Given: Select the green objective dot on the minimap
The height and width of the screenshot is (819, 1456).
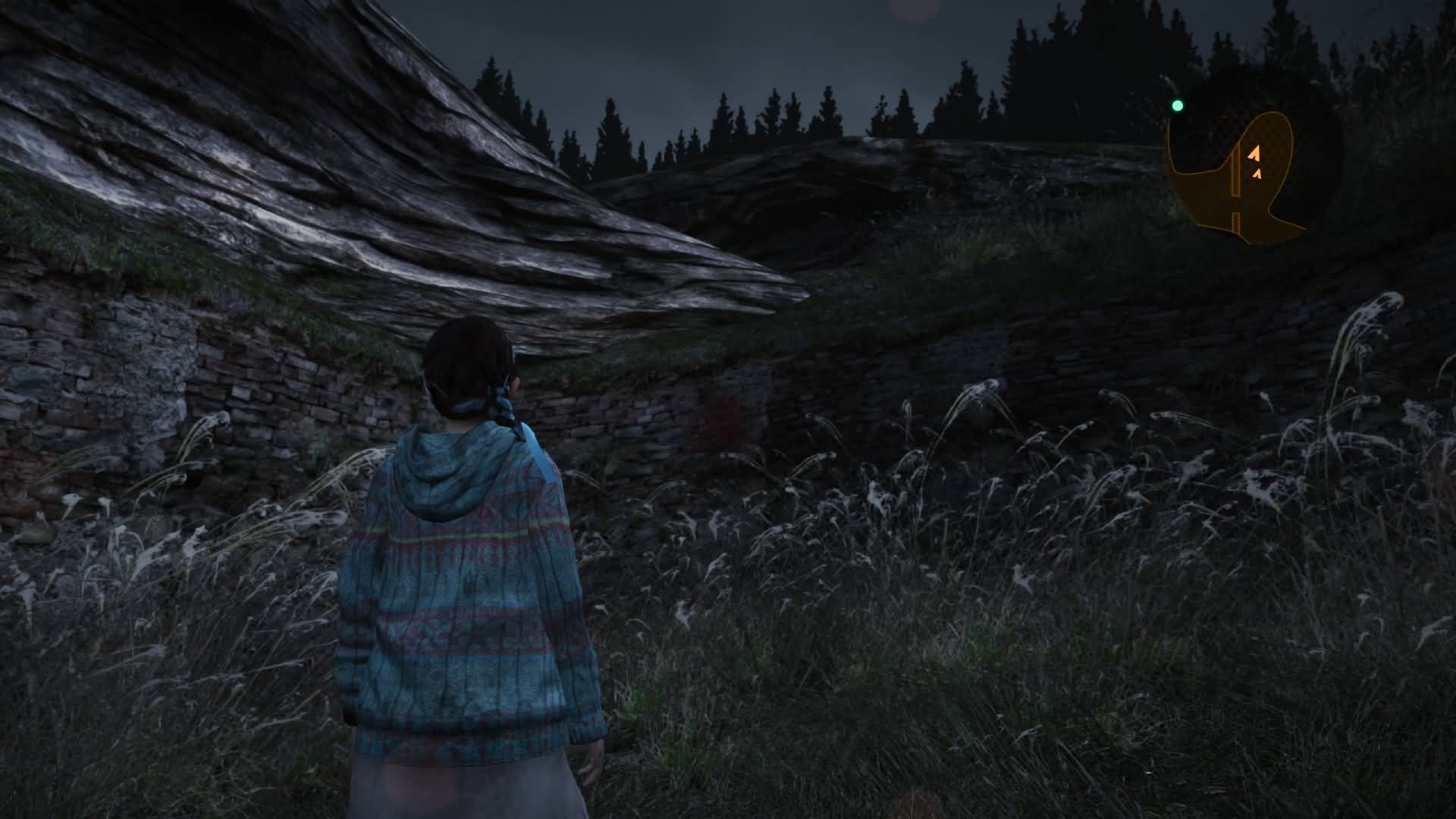Looking at the screenshot, I should coord(1177,106).
